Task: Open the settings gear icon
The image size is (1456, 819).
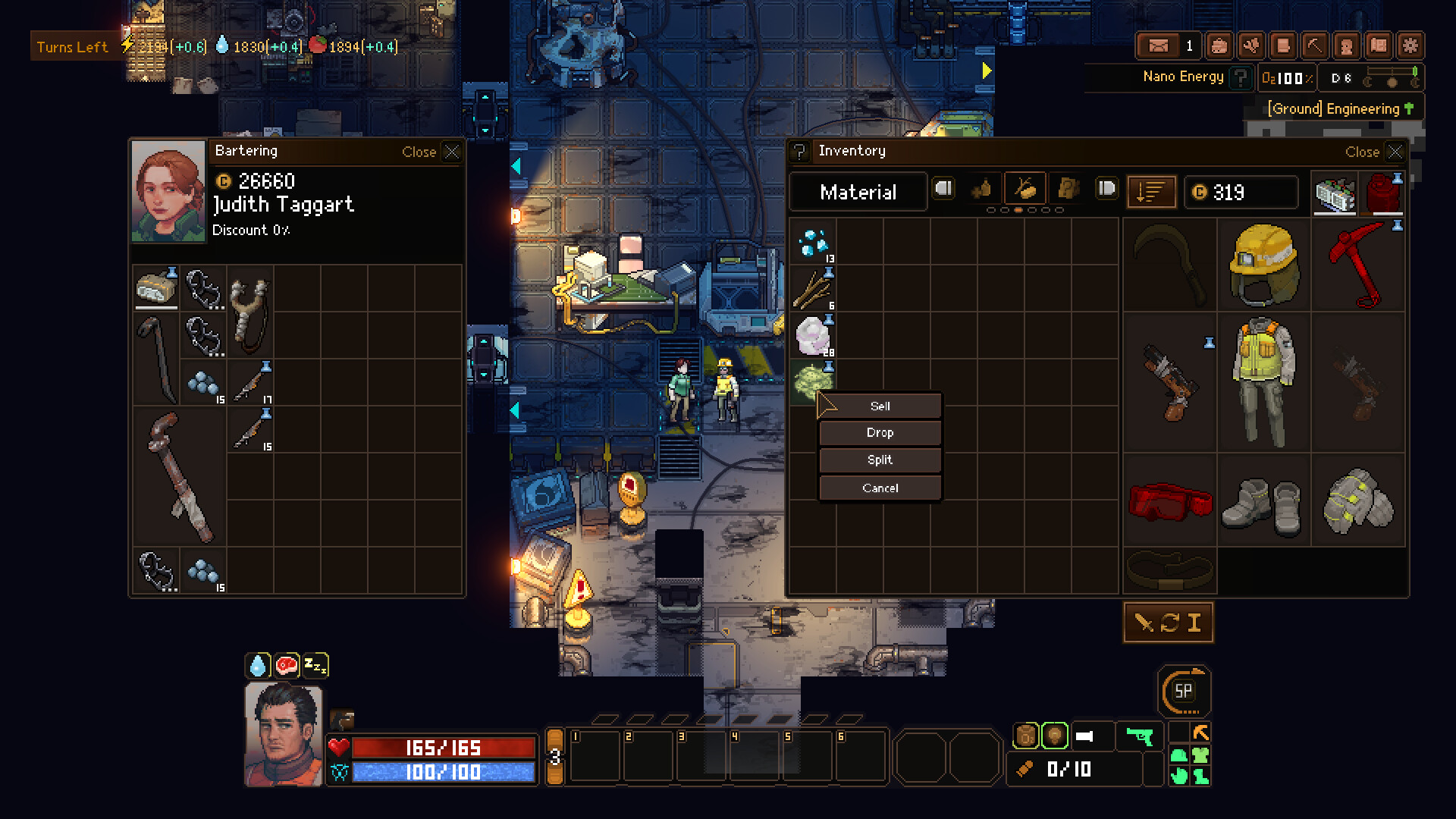Action: coord(1411,45)
